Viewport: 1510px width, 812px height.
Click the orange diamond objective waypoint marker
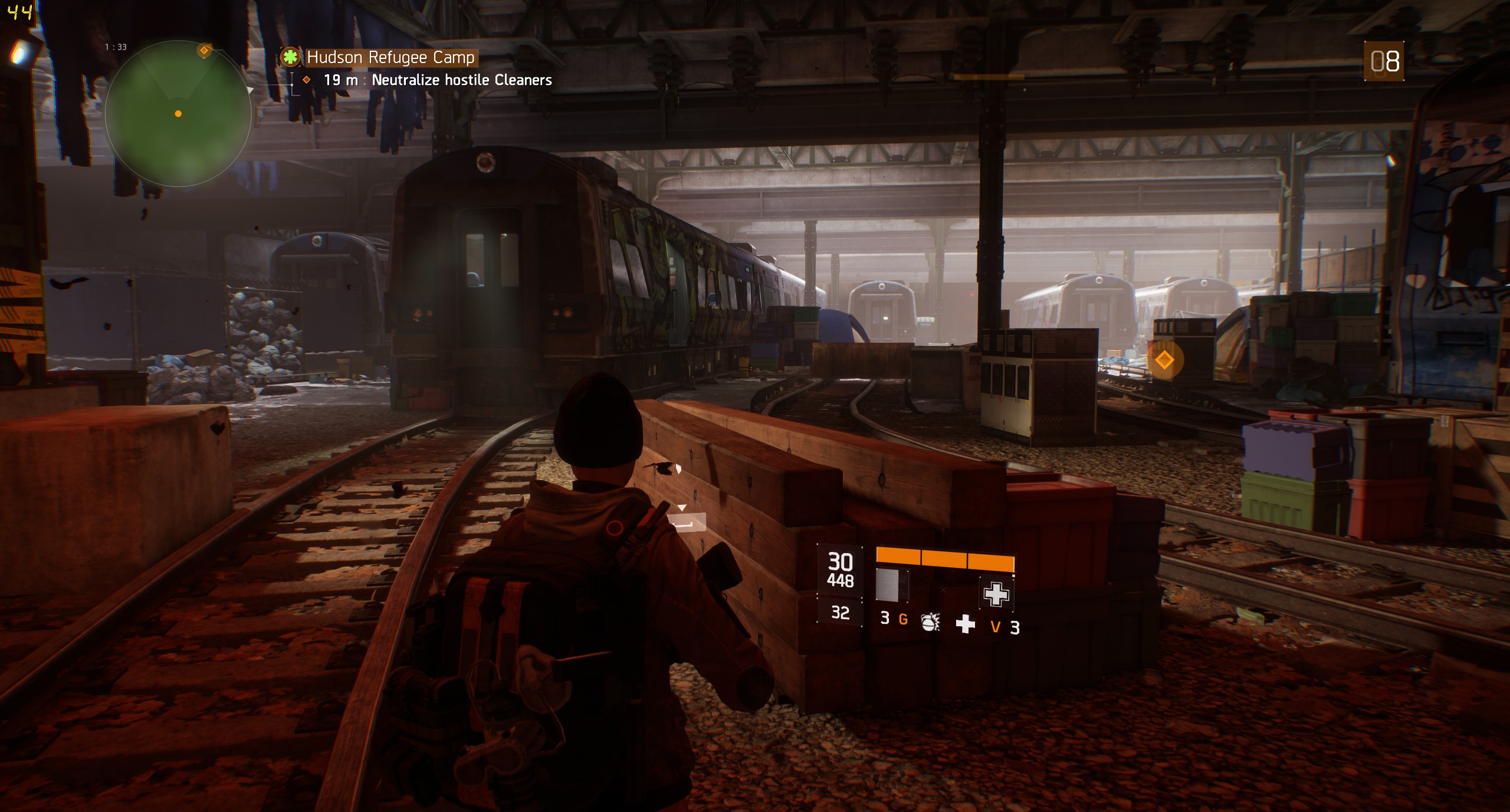[x=1164, y=360]
